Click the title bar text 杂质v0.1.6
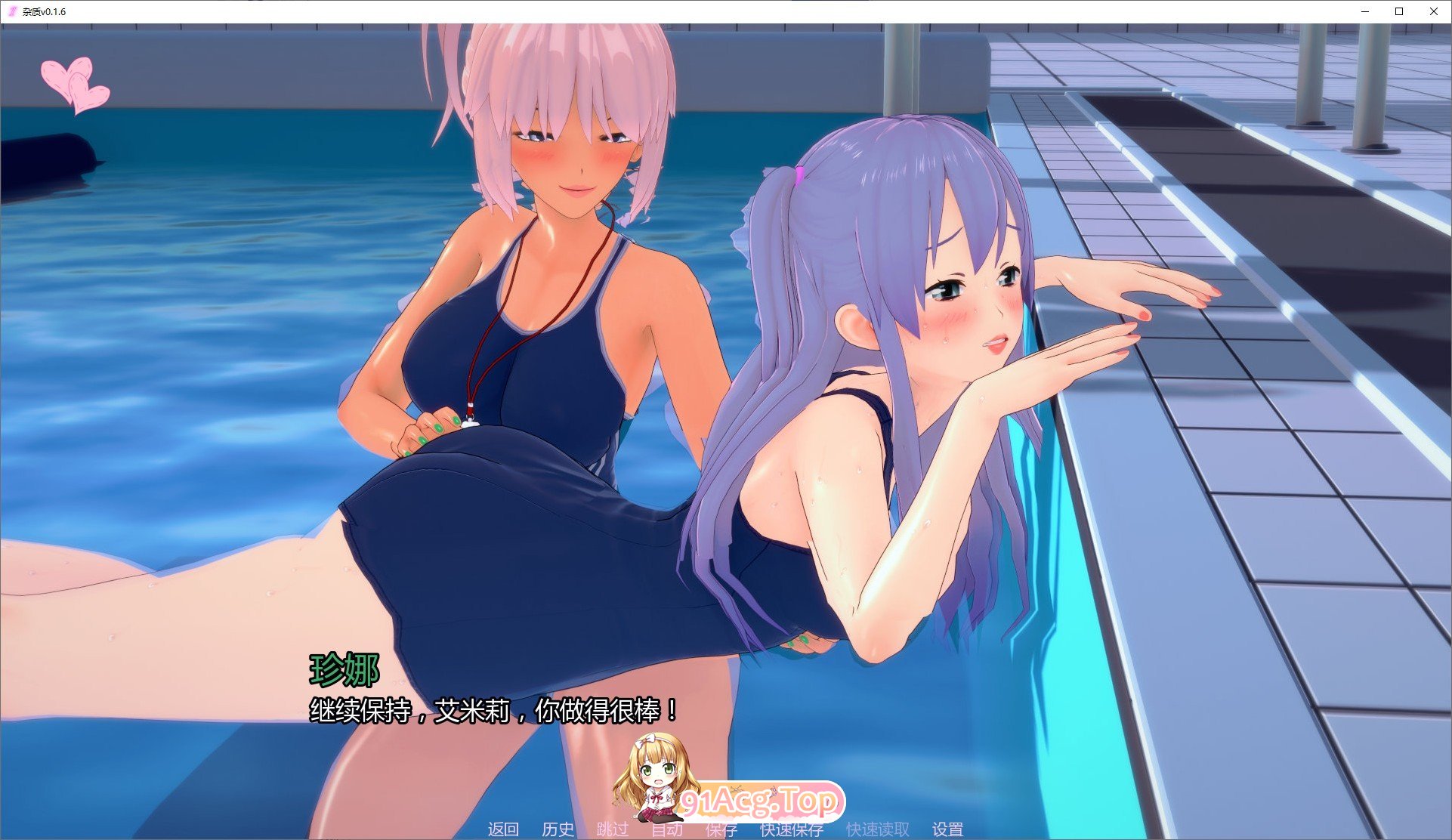This screenshot has width=1452, height=840. pos(44,11)
